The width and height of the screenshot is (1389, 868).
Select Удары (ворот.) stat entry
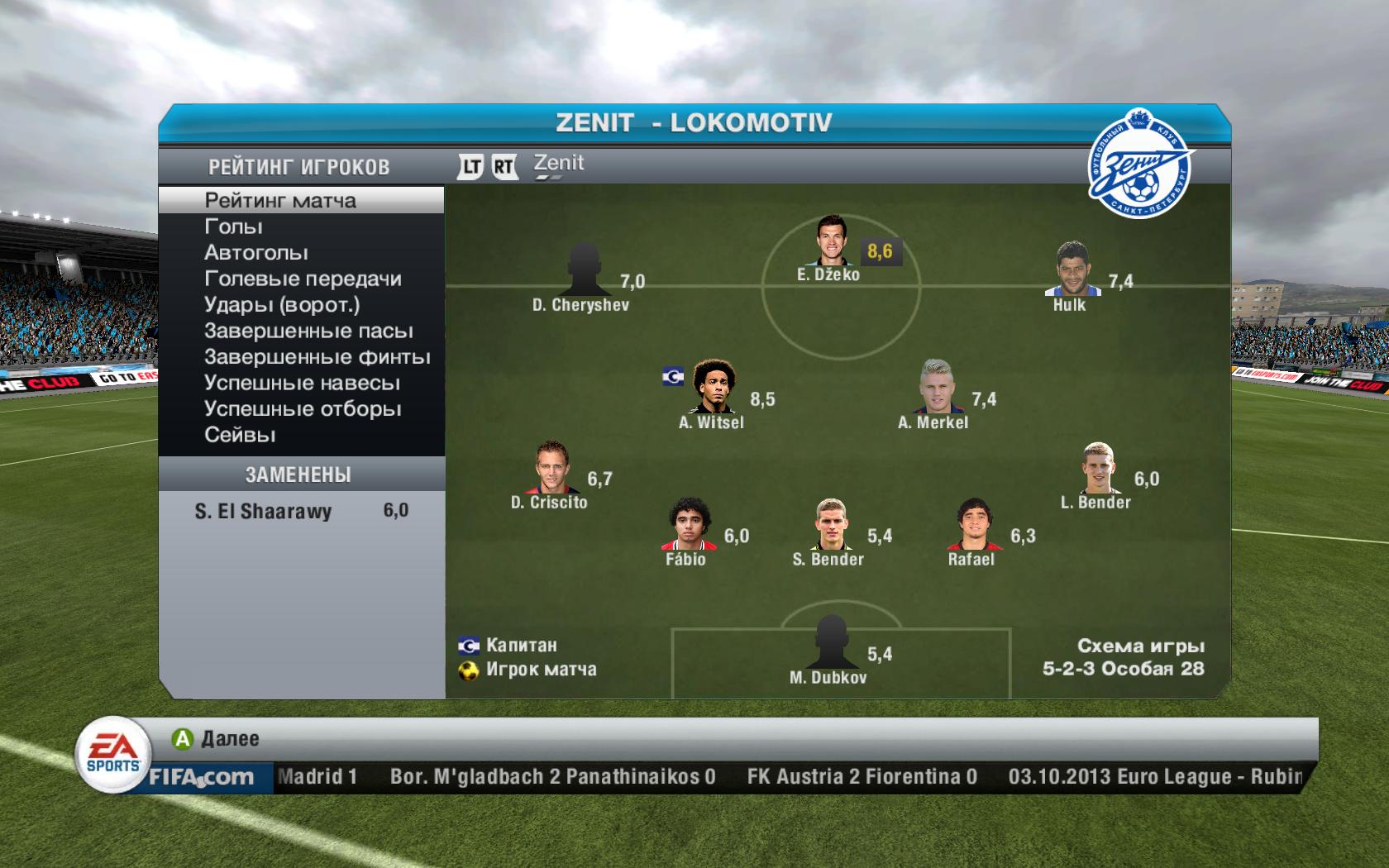tap(282, 305)
